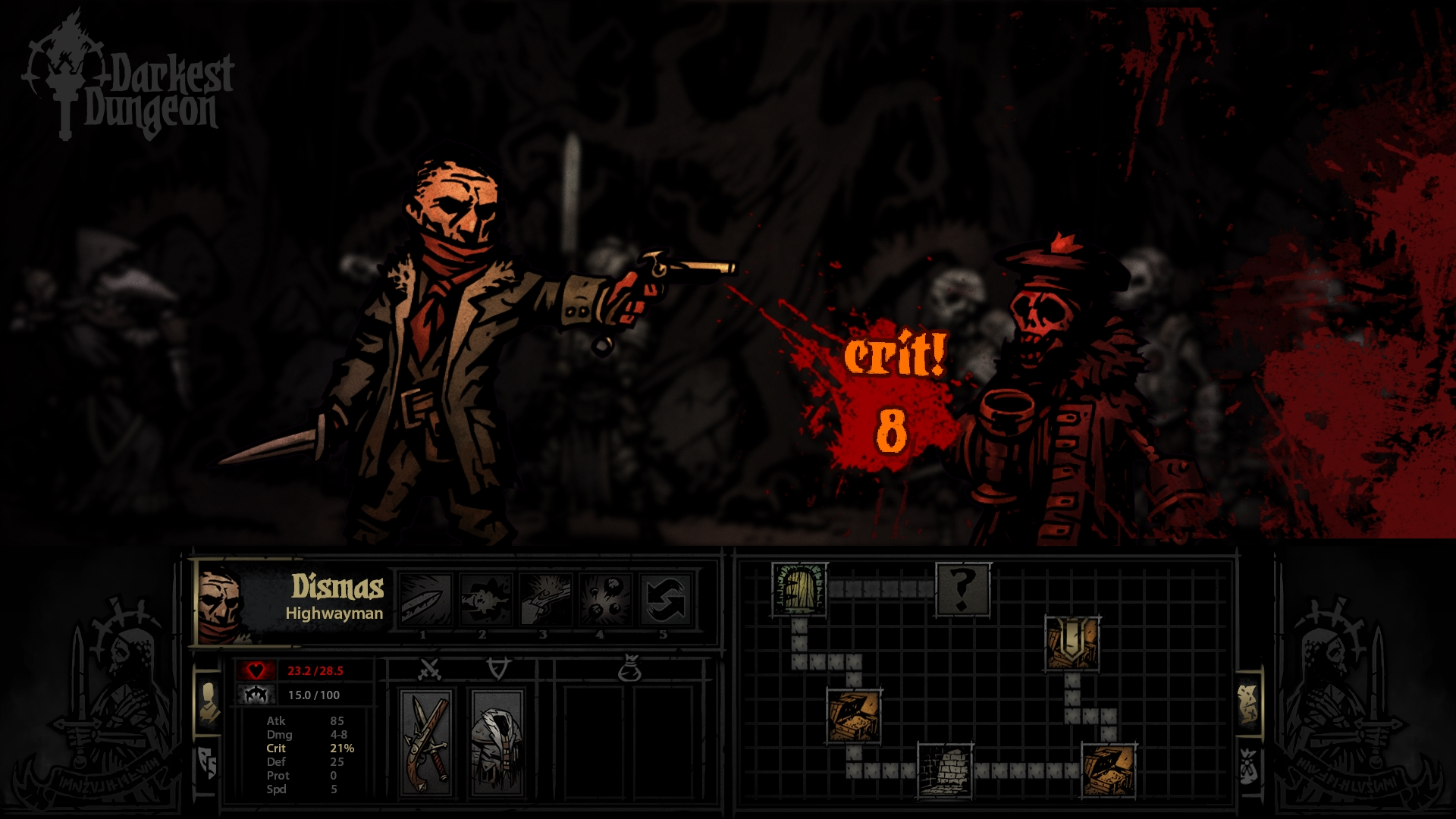
Task: Select the brick wall room on map
Action: 945,770
